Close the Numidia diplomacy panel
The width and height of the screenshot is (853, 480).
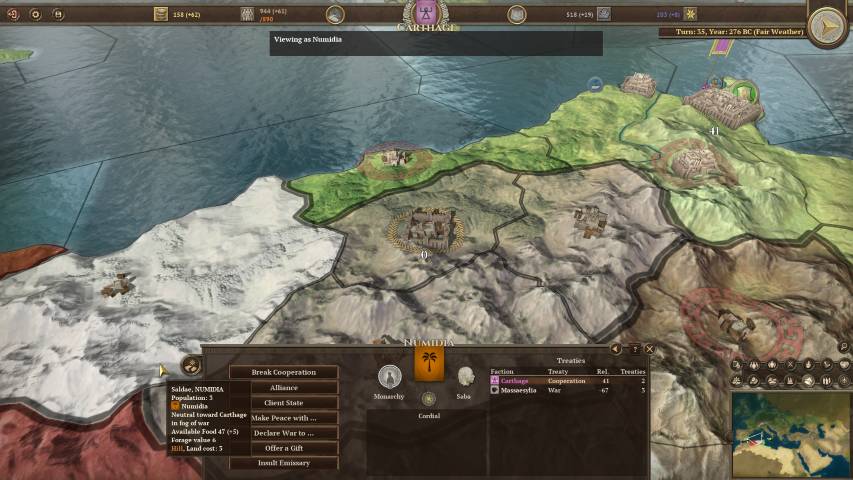click(x=649, y=349)
